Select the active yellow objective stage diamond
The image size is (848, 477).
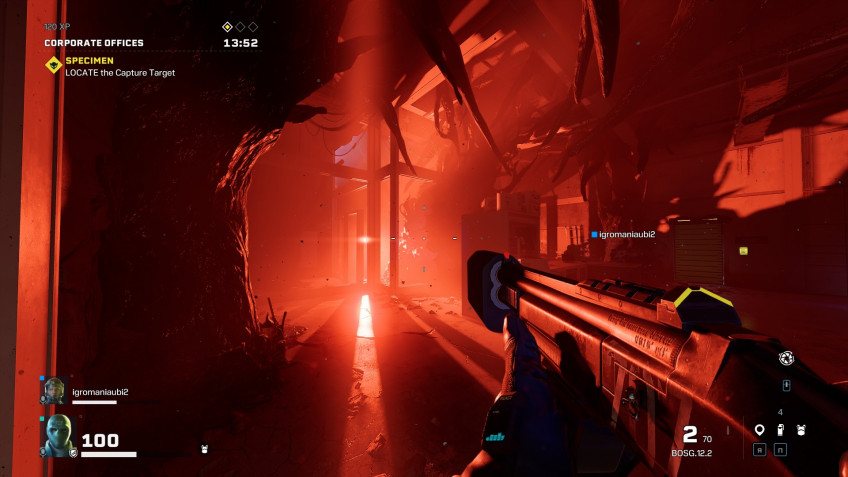227,27
